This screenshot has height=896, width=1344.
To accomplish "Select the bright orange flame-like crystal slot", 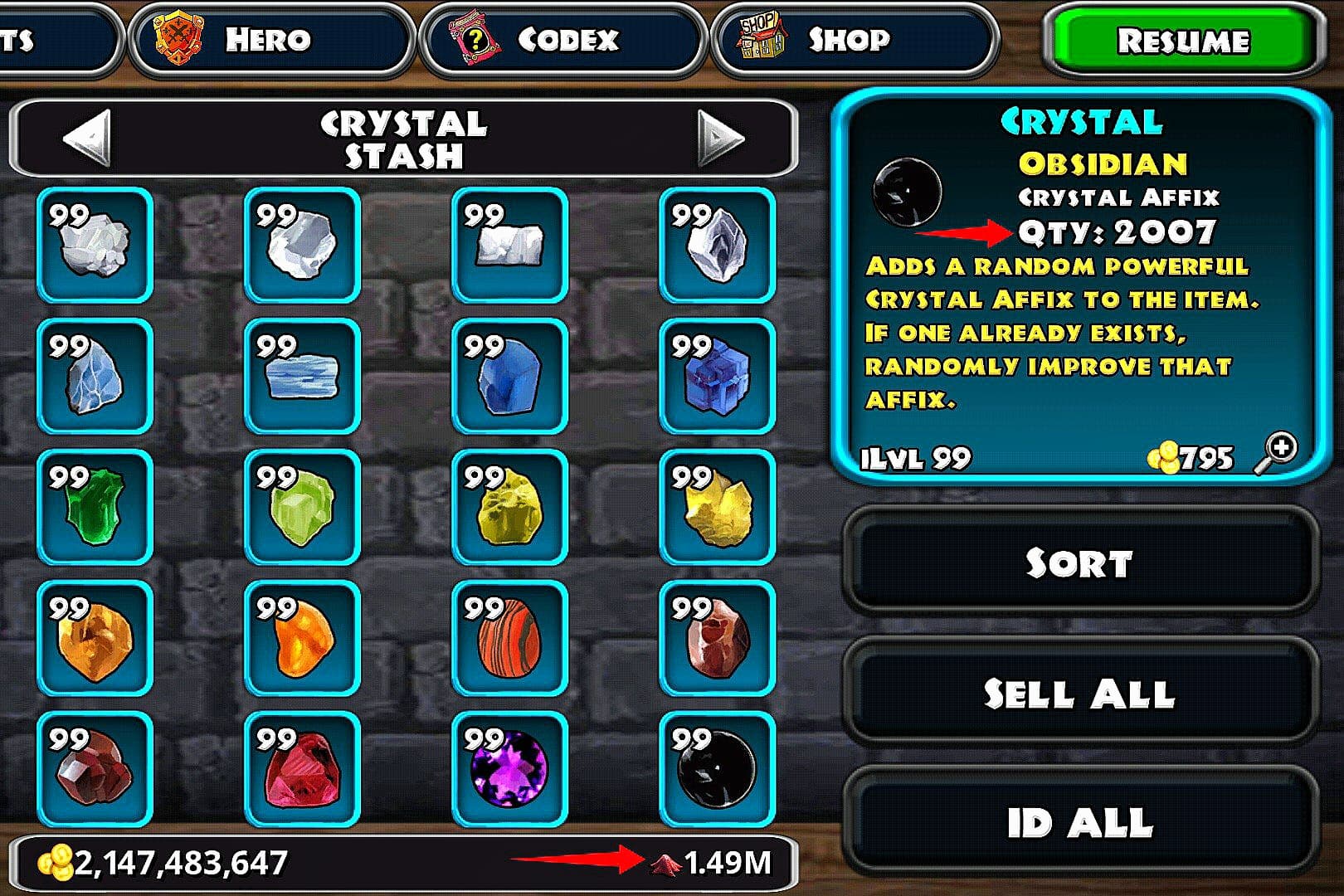I will click(x=302, y=638).
